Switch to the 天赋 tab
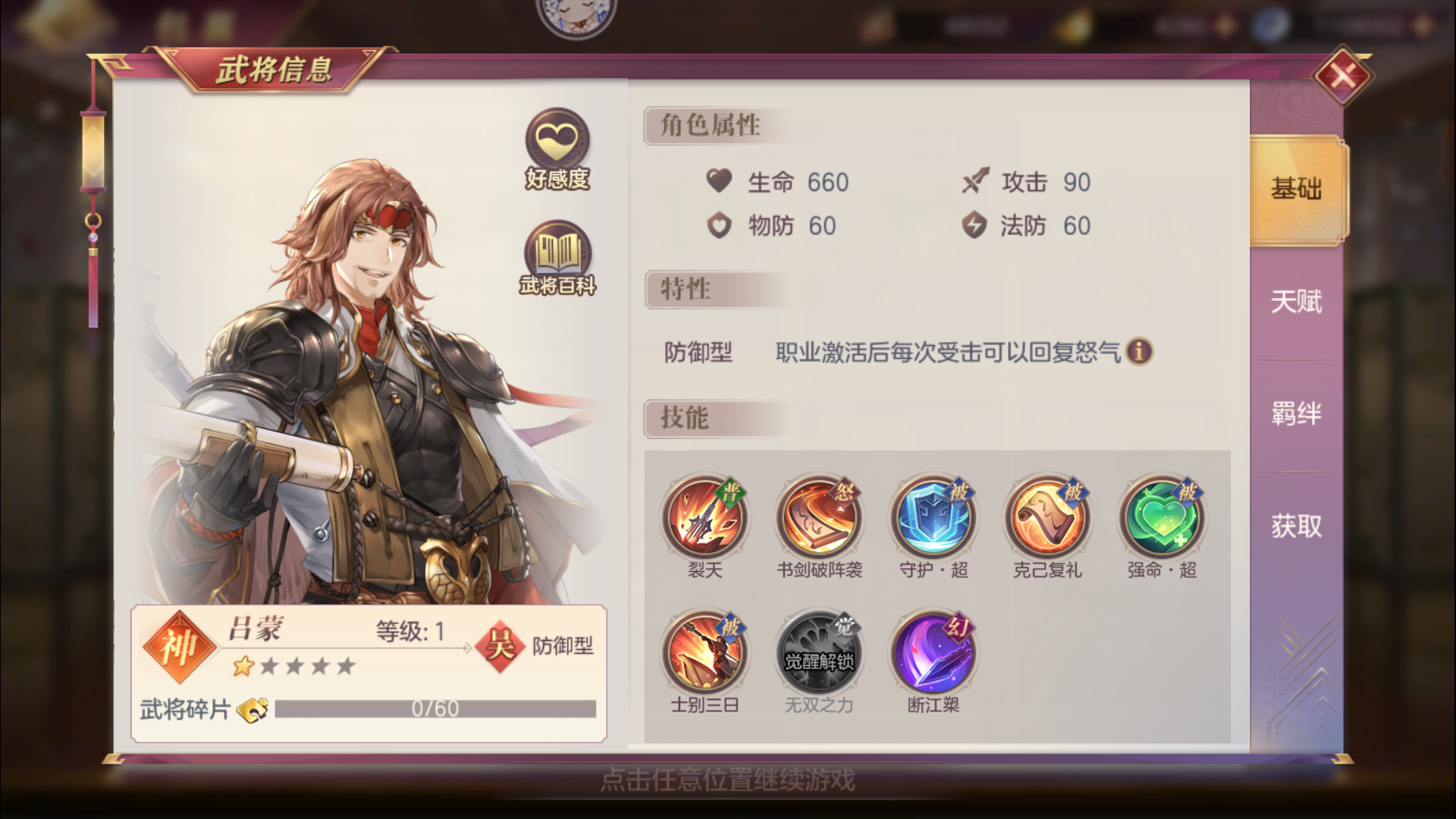The height and width of the screenshot is (819, 1456). 1294,302
